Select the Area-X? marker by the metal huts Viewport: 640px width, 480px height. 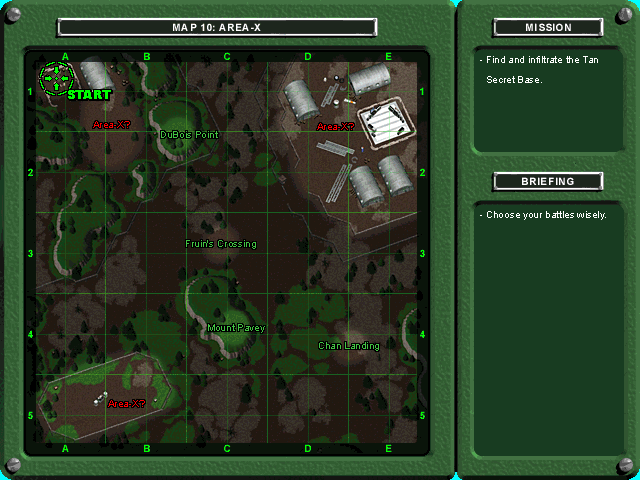coord(335,127)
